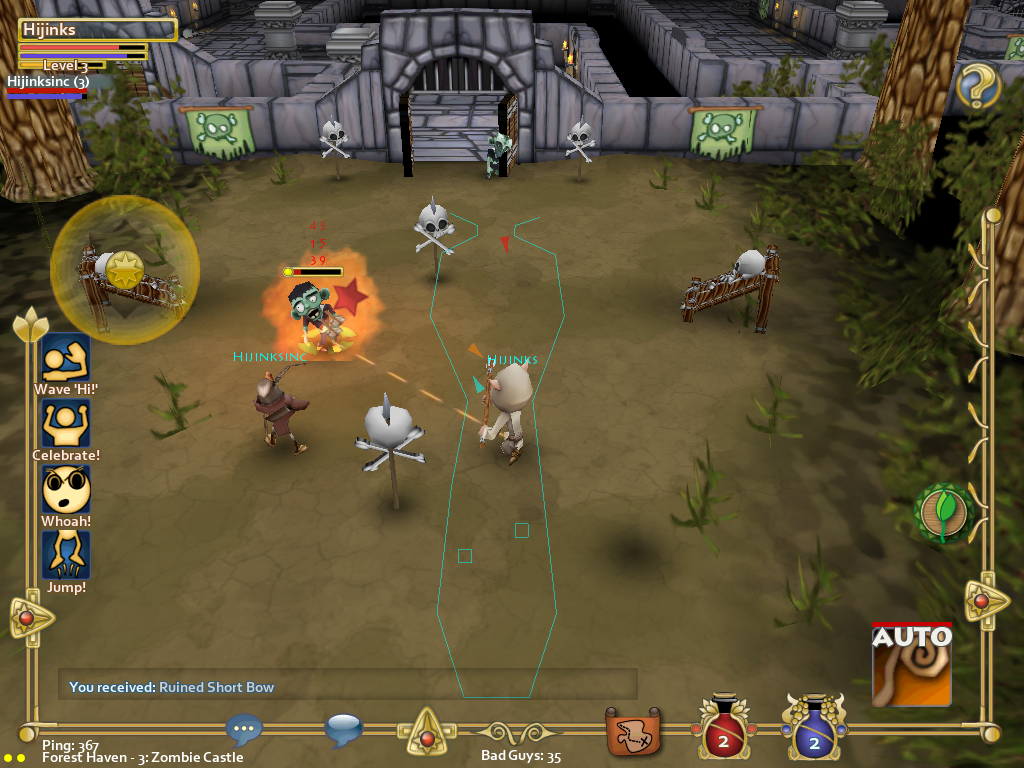This screenshot has height=768, width=1024.
Task: Toggle the AUTO attack button
Action: click(x=911, y=664)
